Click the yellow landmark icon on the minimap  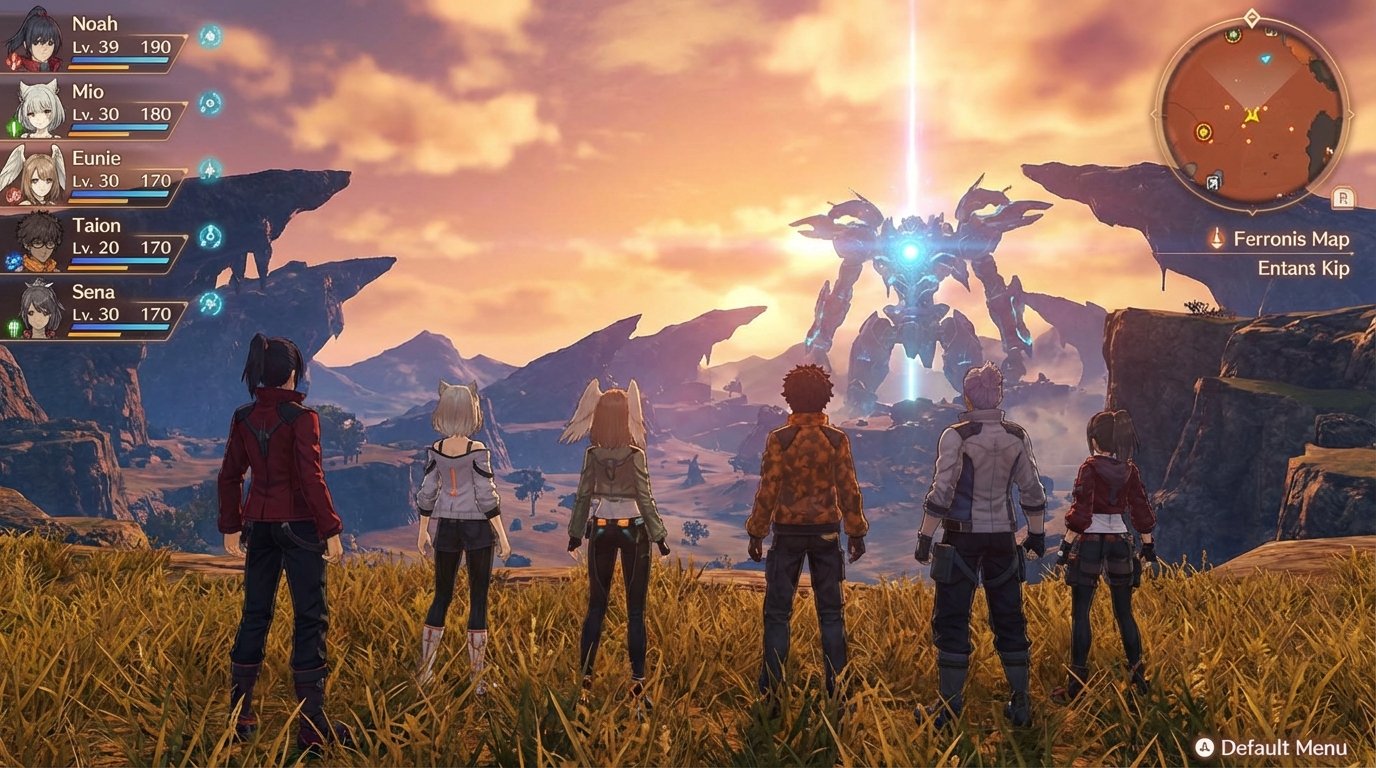[x=1203, y=132]
